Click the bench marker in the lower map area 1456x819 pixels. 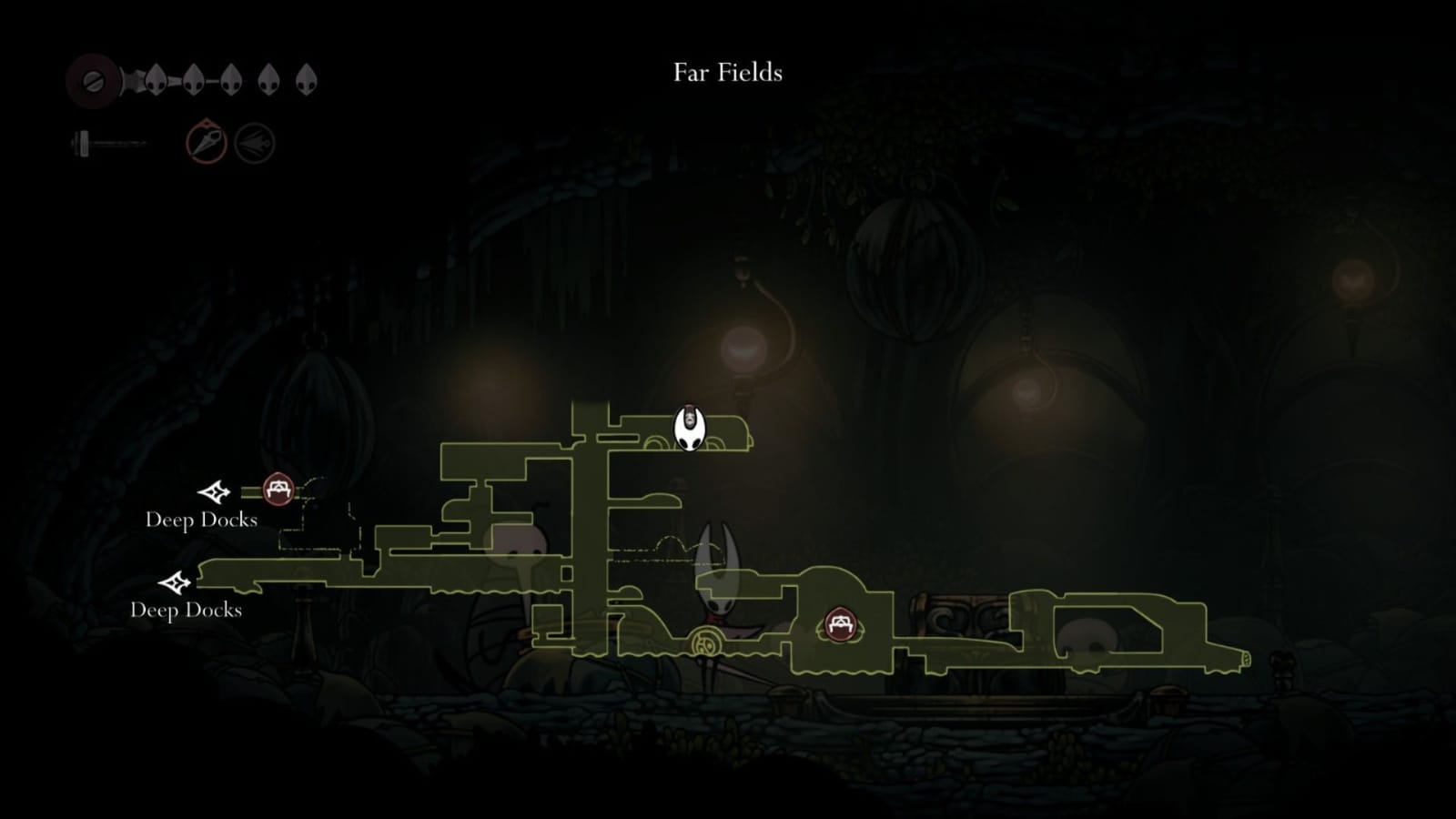click(842, 625)
